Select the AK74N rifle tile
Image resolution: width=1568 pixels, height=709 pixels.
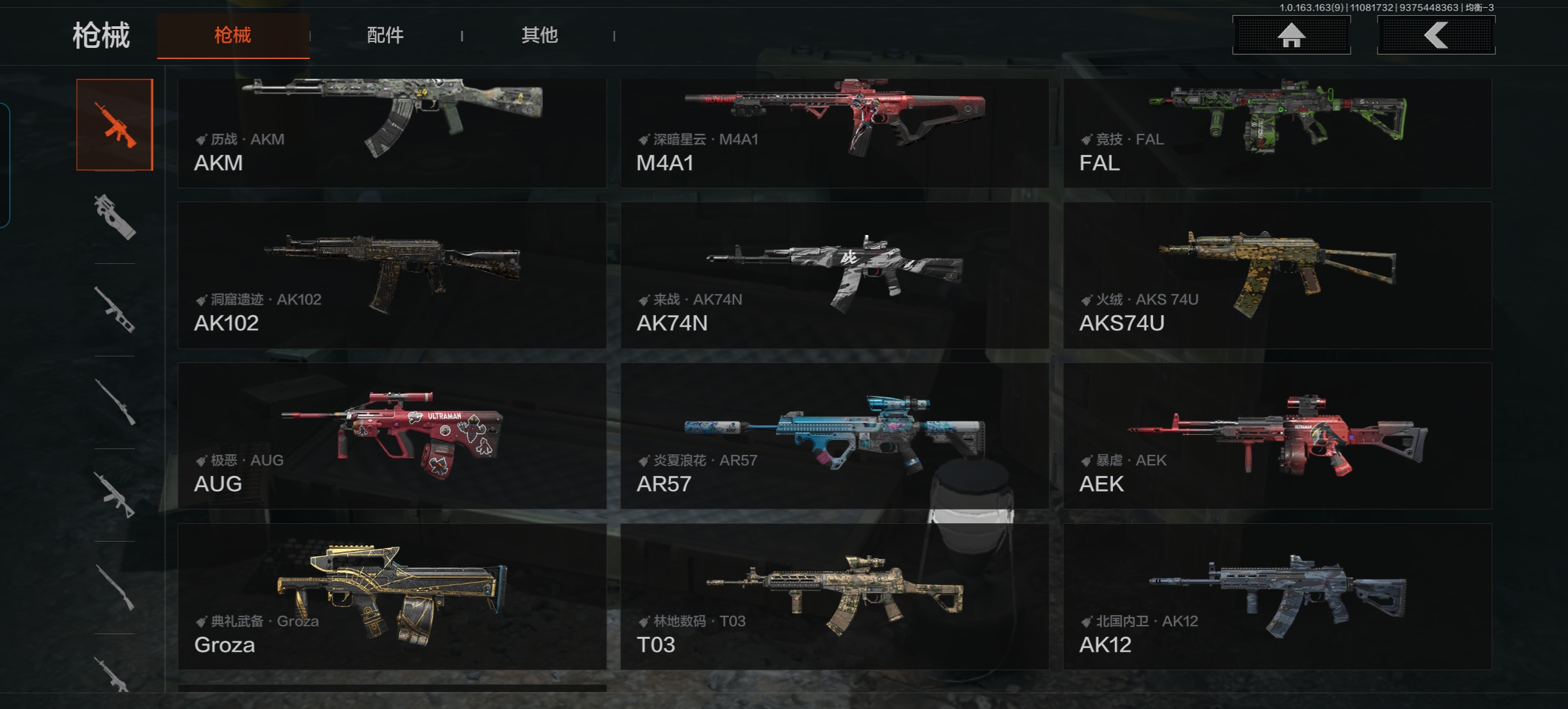[834, 275]
